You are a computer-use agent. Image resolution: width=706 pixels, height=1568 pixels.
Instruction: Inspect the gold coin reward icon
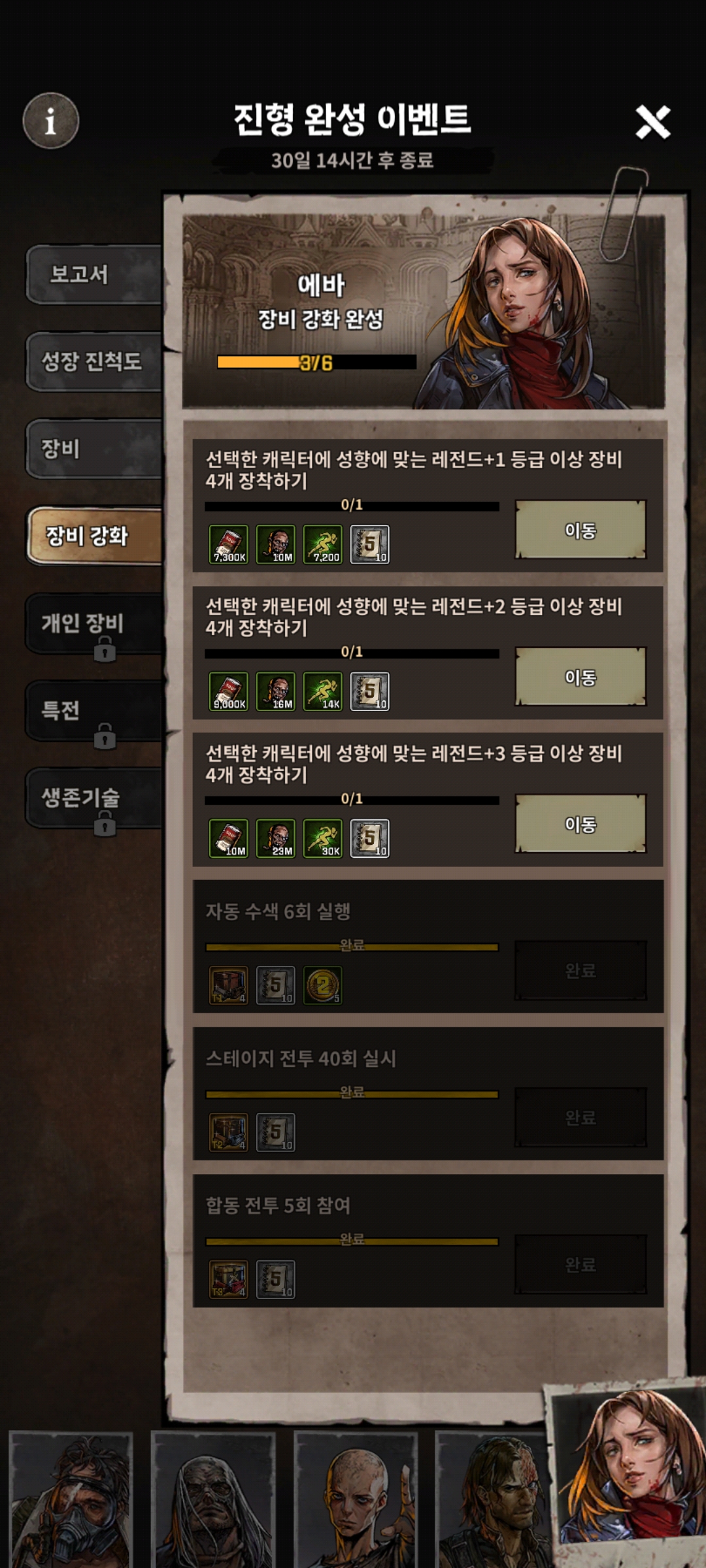point(323,985)
